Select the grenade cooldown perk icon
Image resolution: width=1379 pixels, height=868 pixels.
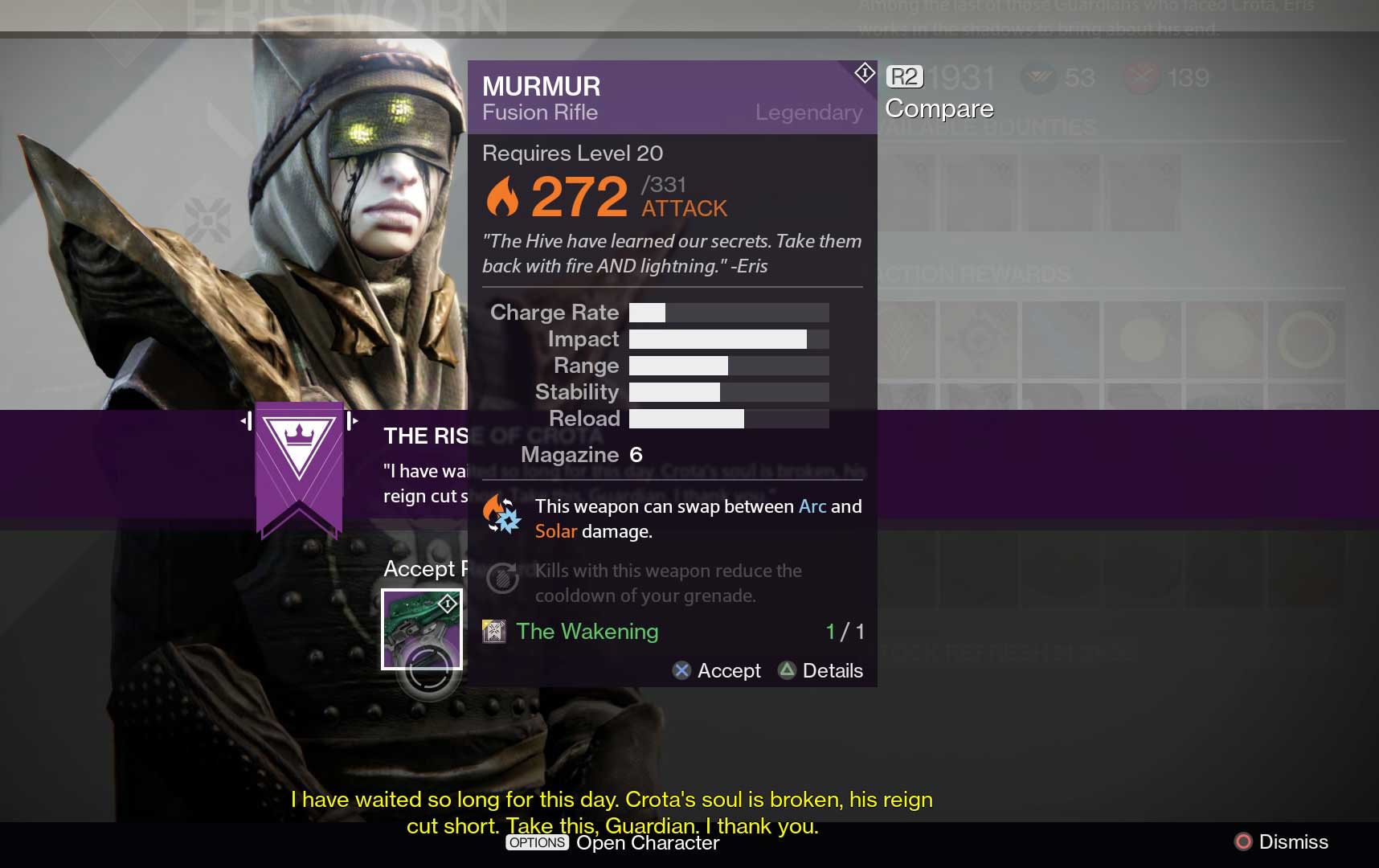click(502, 579)
